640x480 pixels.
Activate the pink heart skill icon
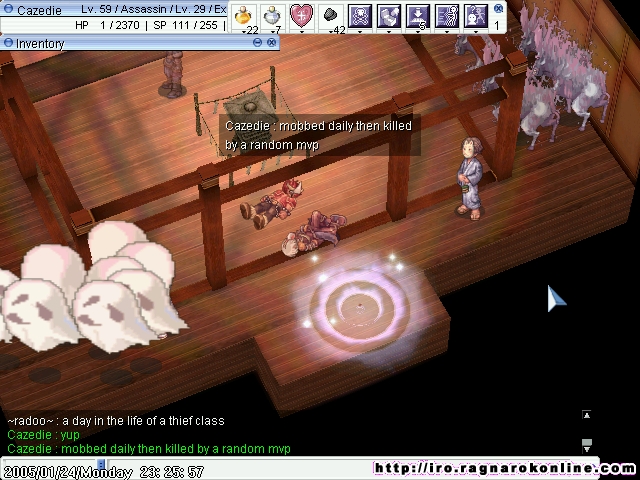pyautogui.click(x=301, y=15)
